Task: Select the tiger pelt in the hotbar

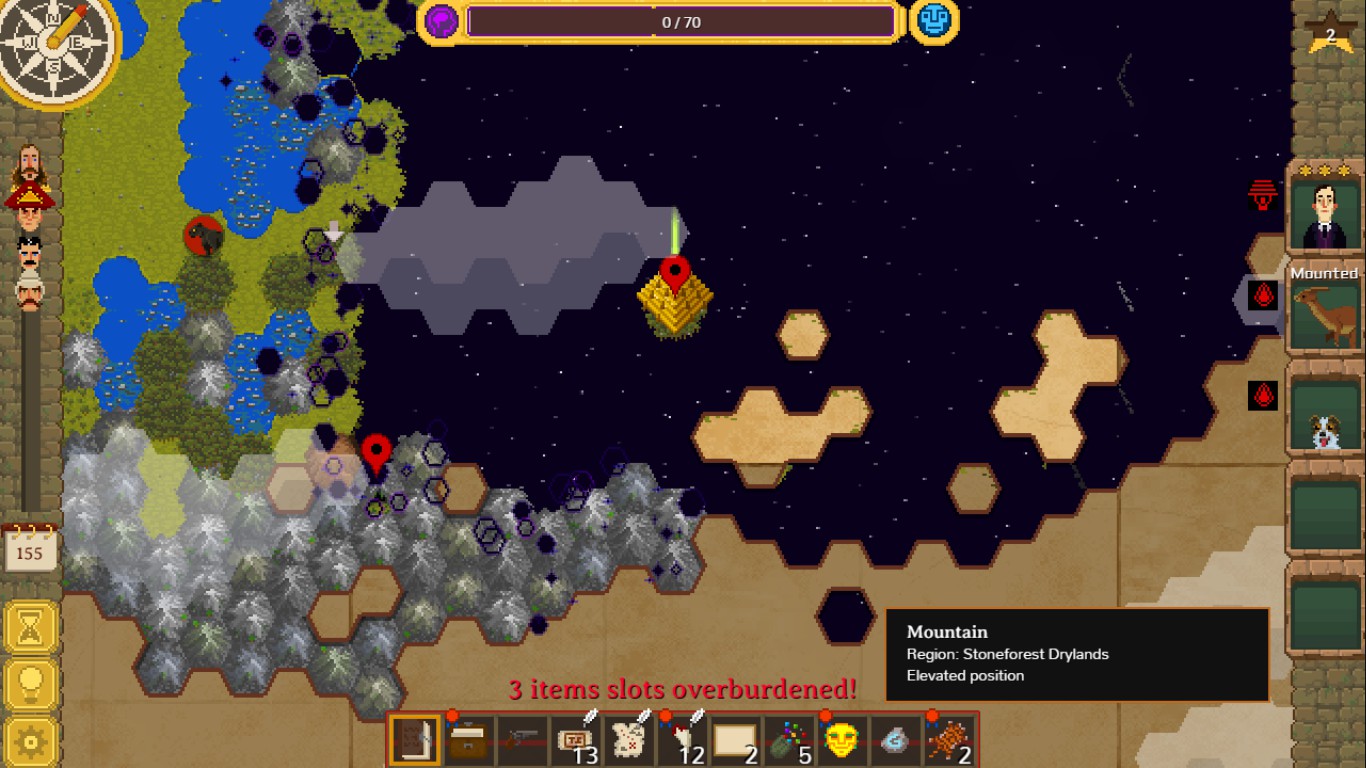Action: pos(950,740)
